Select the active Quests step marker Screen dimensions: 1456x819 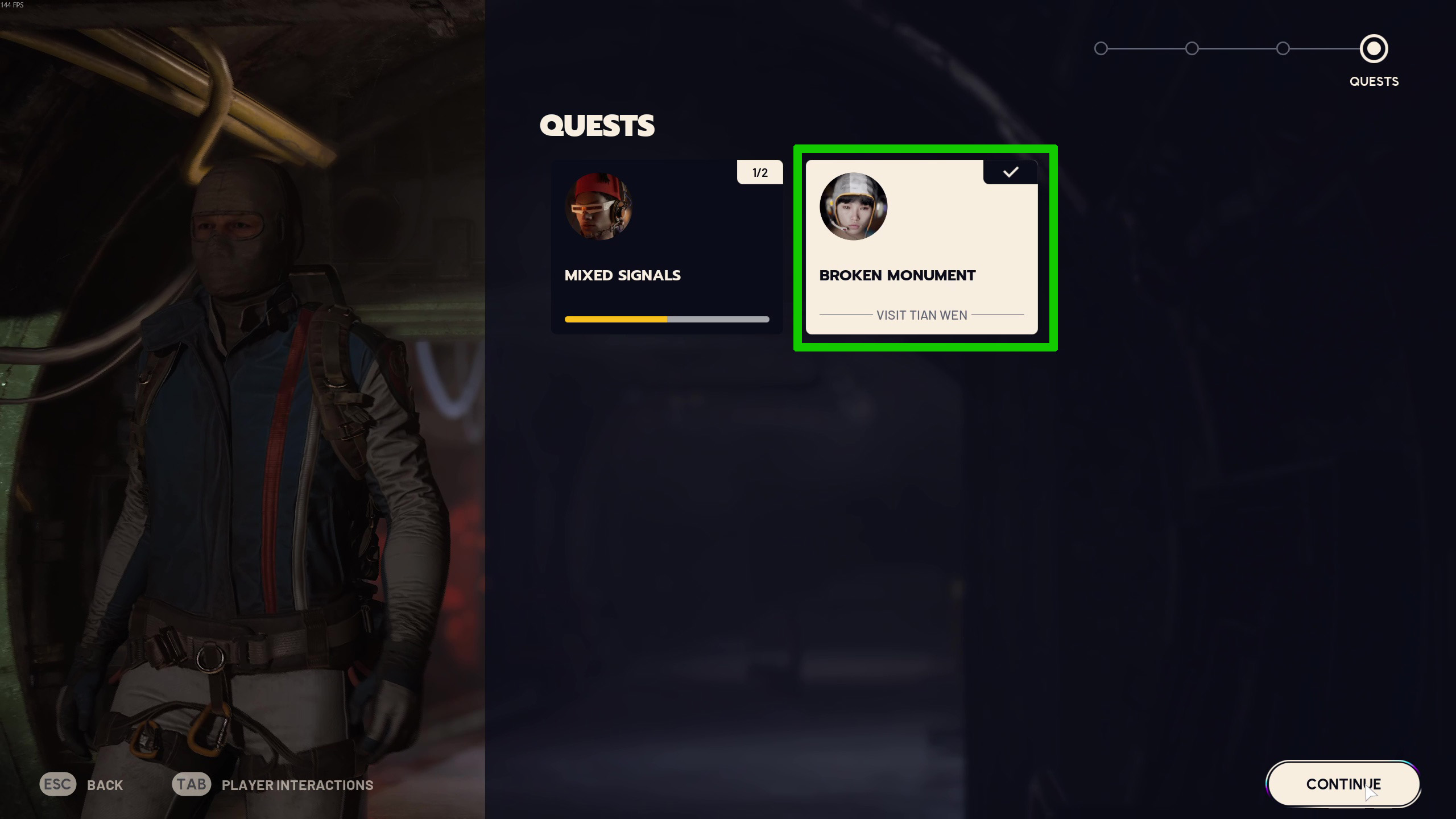1374,49
